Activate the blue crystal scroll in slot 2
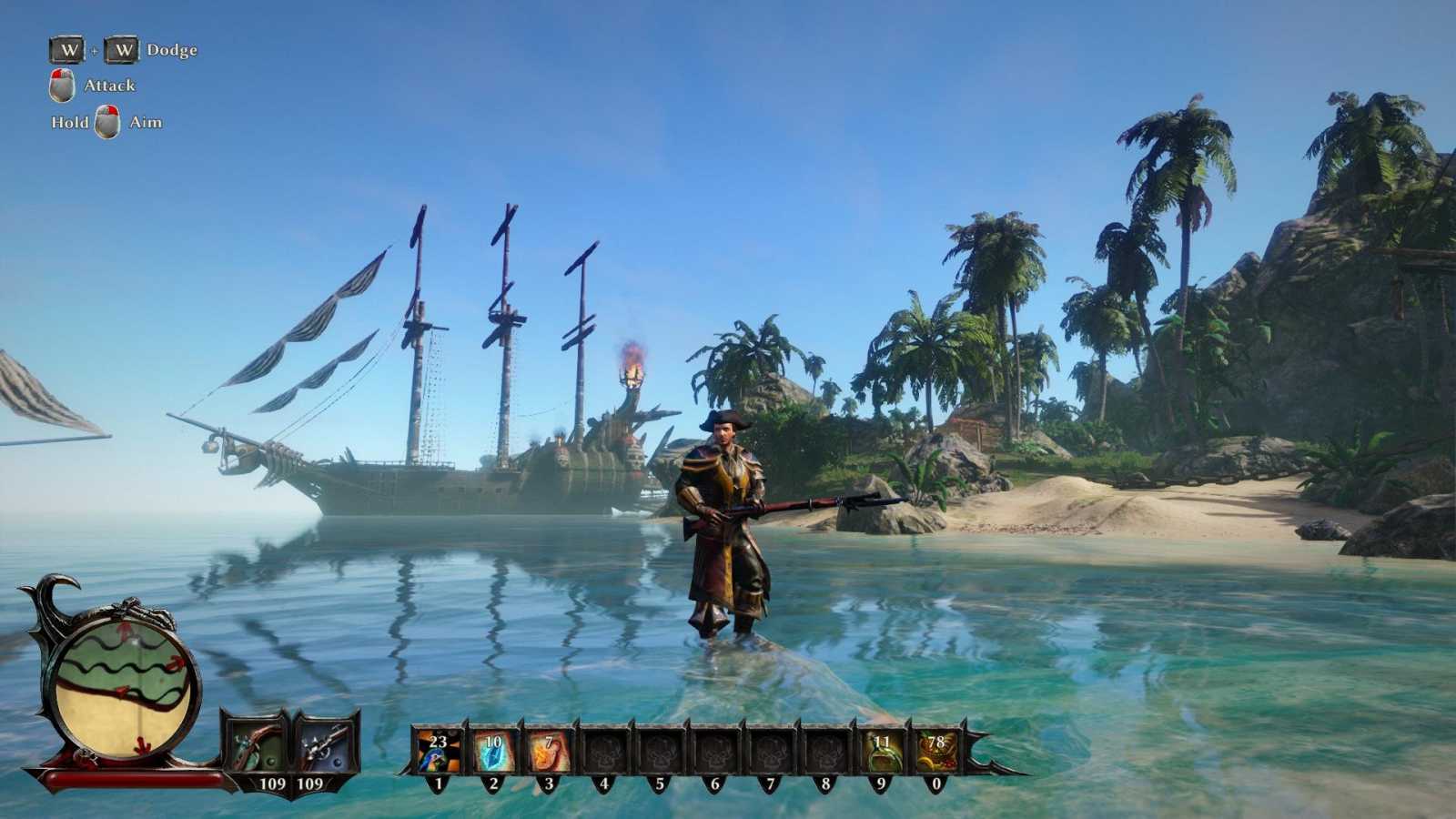Image resolution: width=1456 pixels, height=819 pixels. [x=493, y=752]
